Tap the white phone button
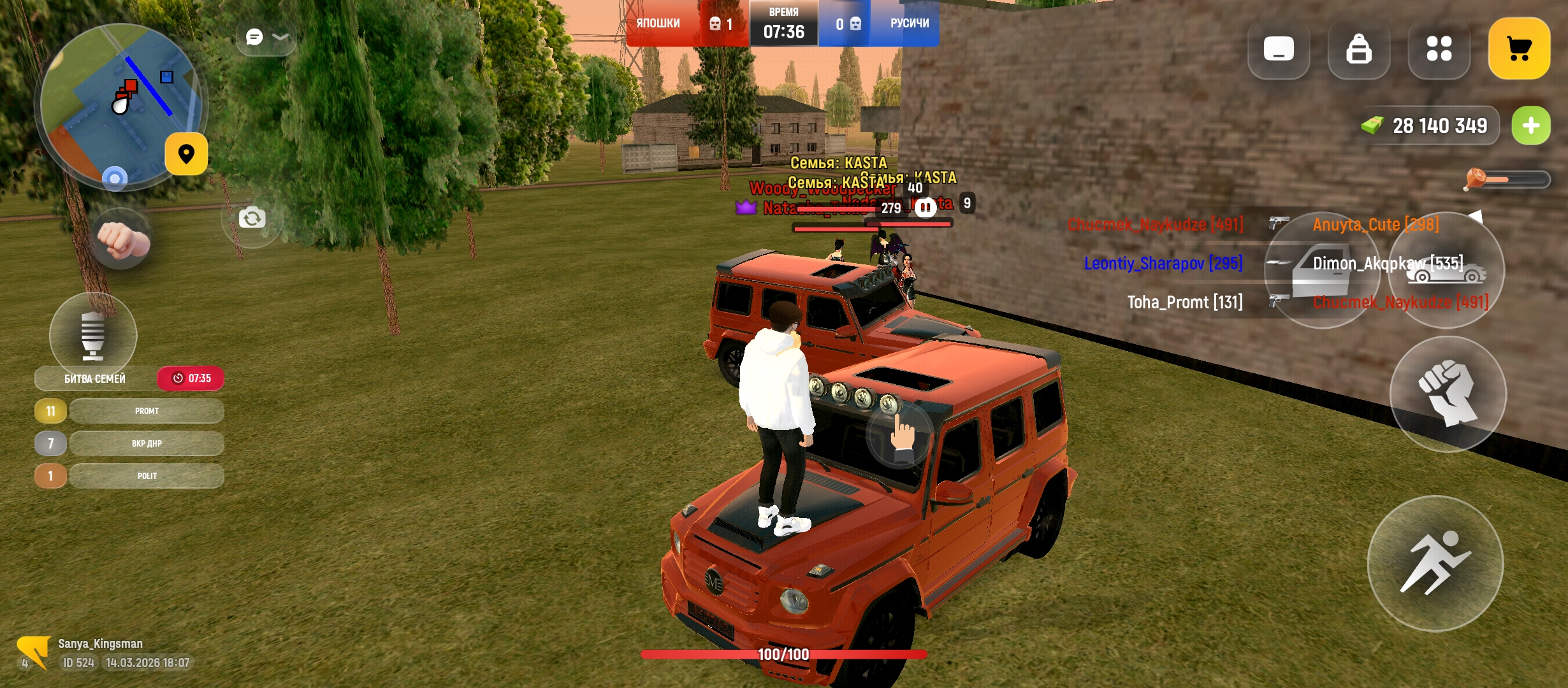 pos(1279,49)
